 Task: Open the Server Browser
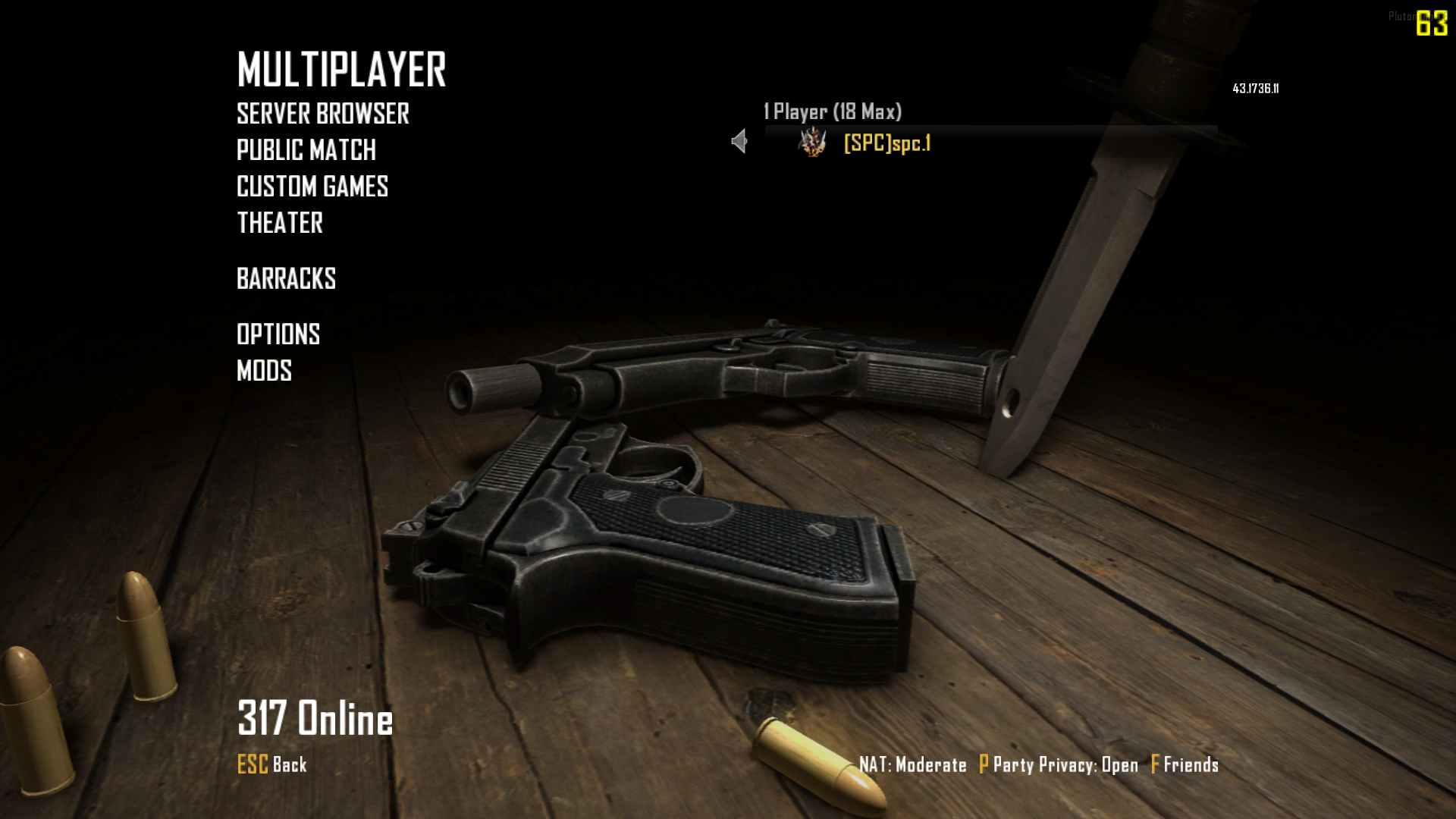322,115
